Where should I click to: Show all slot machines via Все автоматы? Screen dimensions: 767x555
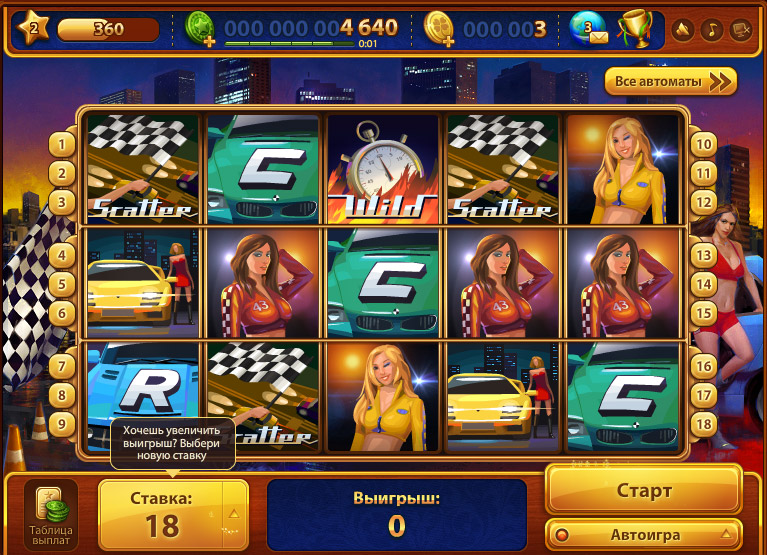[x=670, y=81]
